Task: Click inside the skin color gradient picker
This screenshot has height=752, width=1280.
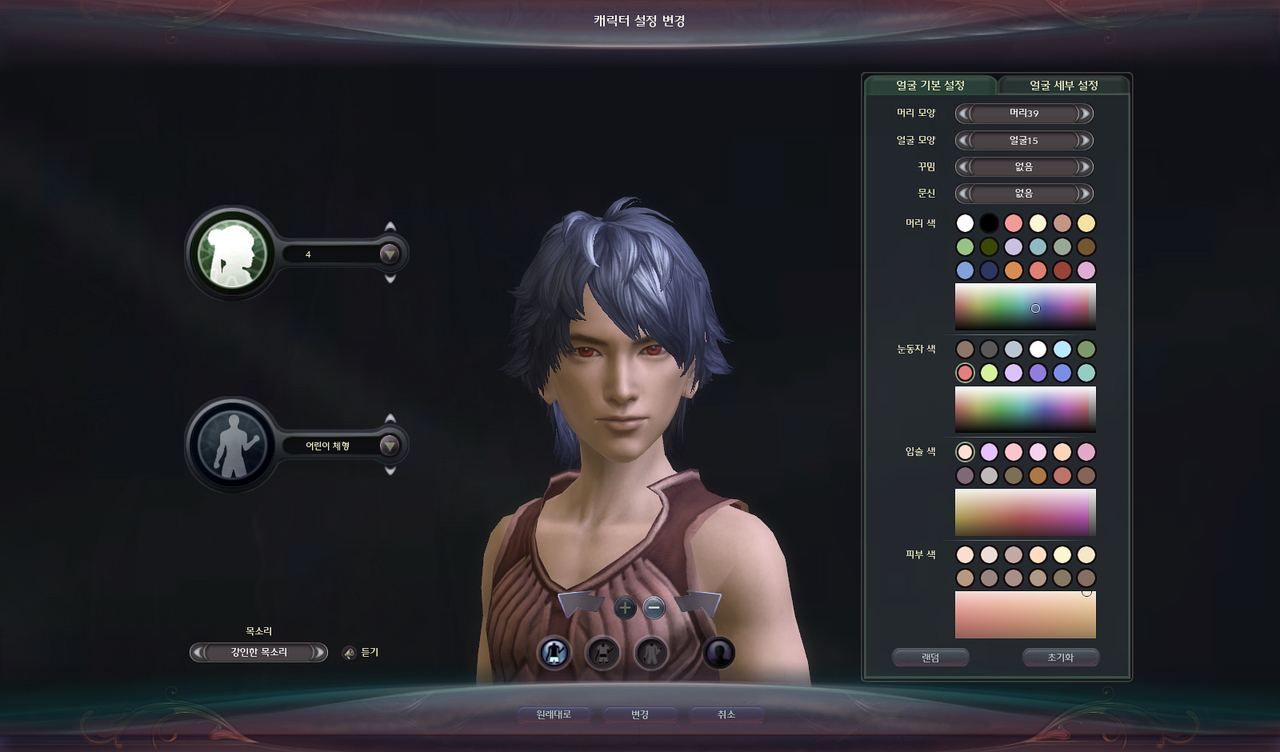Action: click(1025, 615)
